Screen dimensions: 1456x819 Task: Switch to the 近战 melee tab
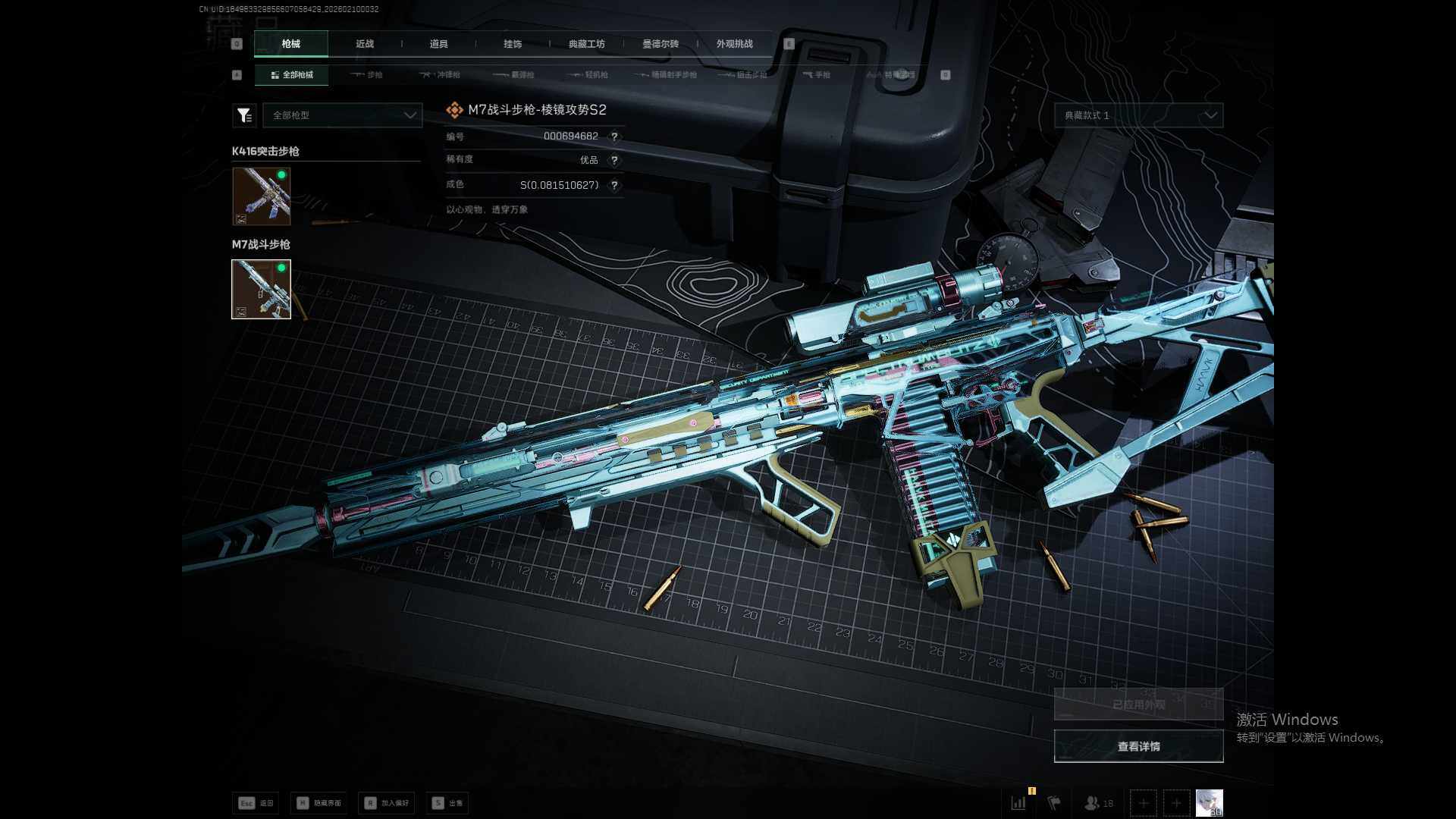[x=365, y=44]
